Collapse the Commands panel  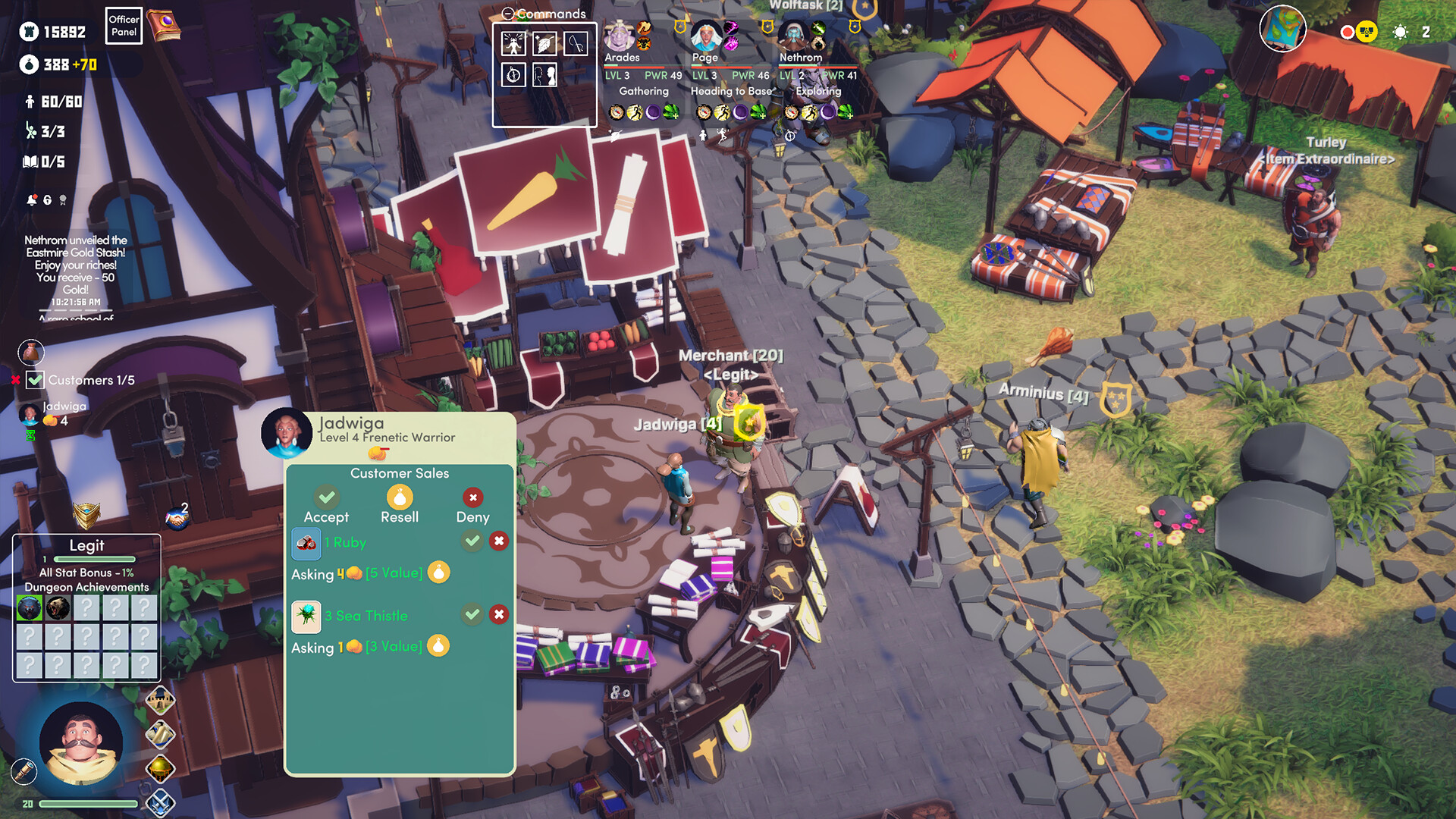[508, 12]
